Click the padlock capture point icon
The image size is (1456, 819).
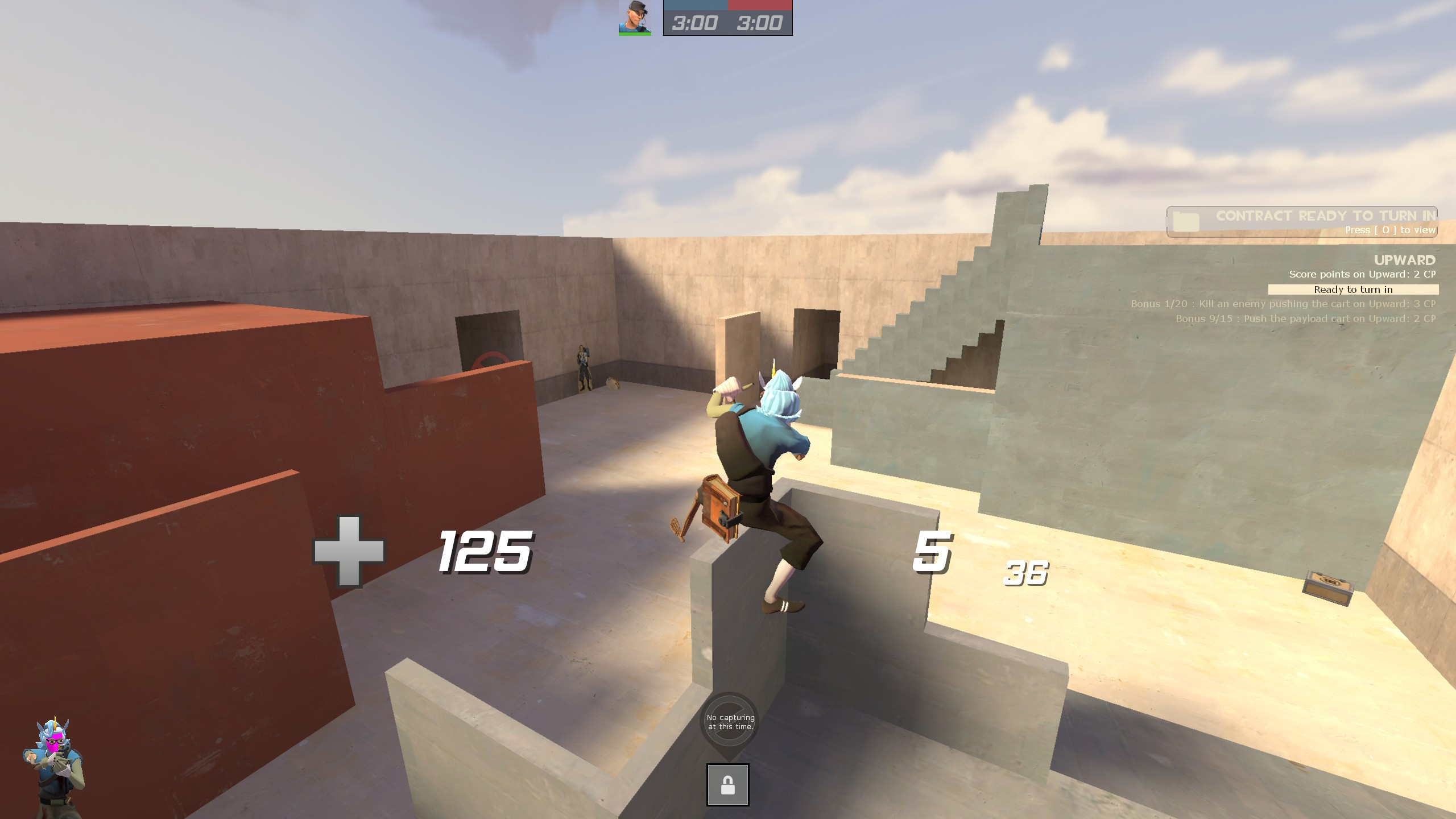(x=729, y=783)
